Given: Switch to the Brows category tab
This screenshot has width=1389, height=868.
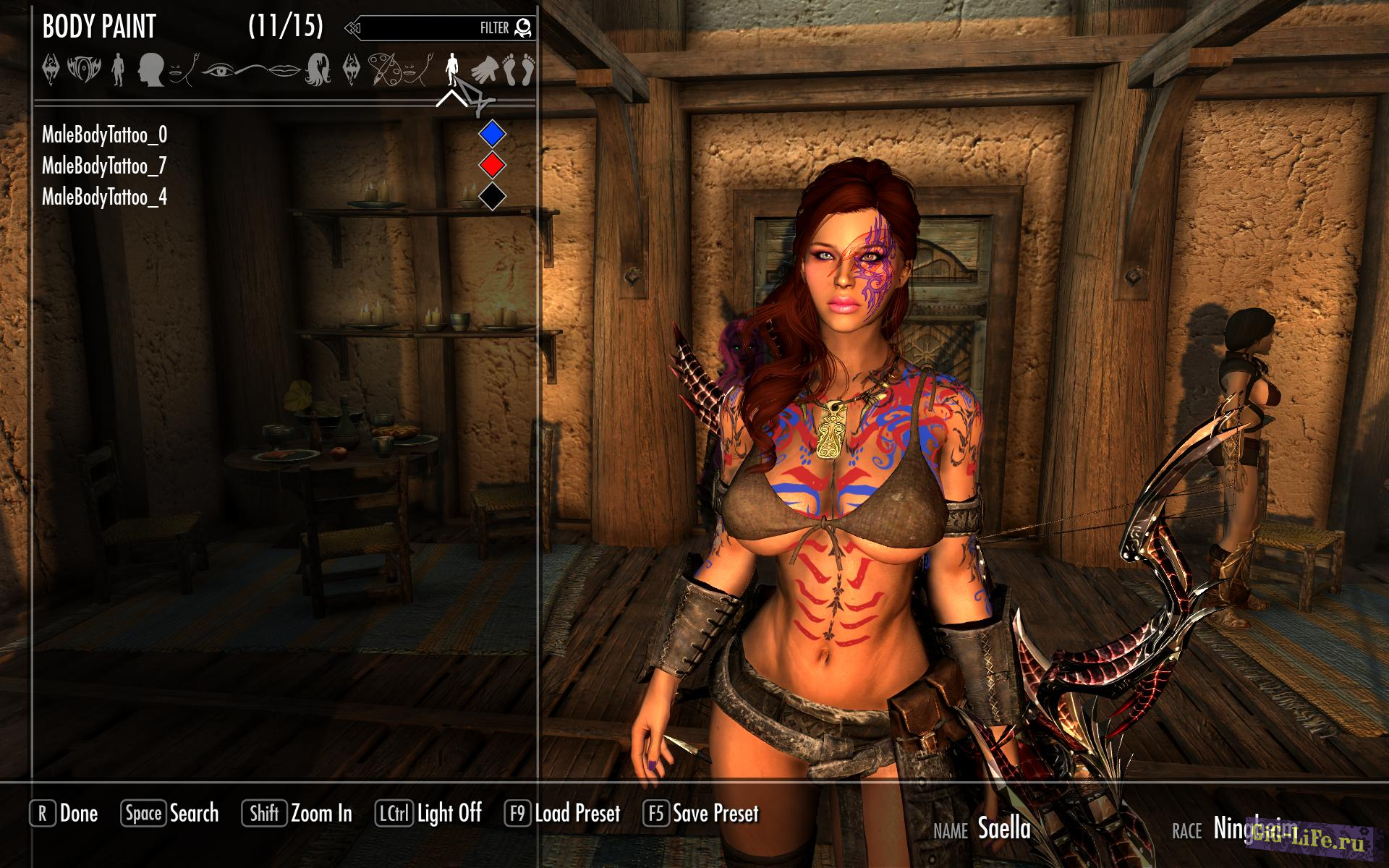Looking at the screenshot, I should (255, 69).
